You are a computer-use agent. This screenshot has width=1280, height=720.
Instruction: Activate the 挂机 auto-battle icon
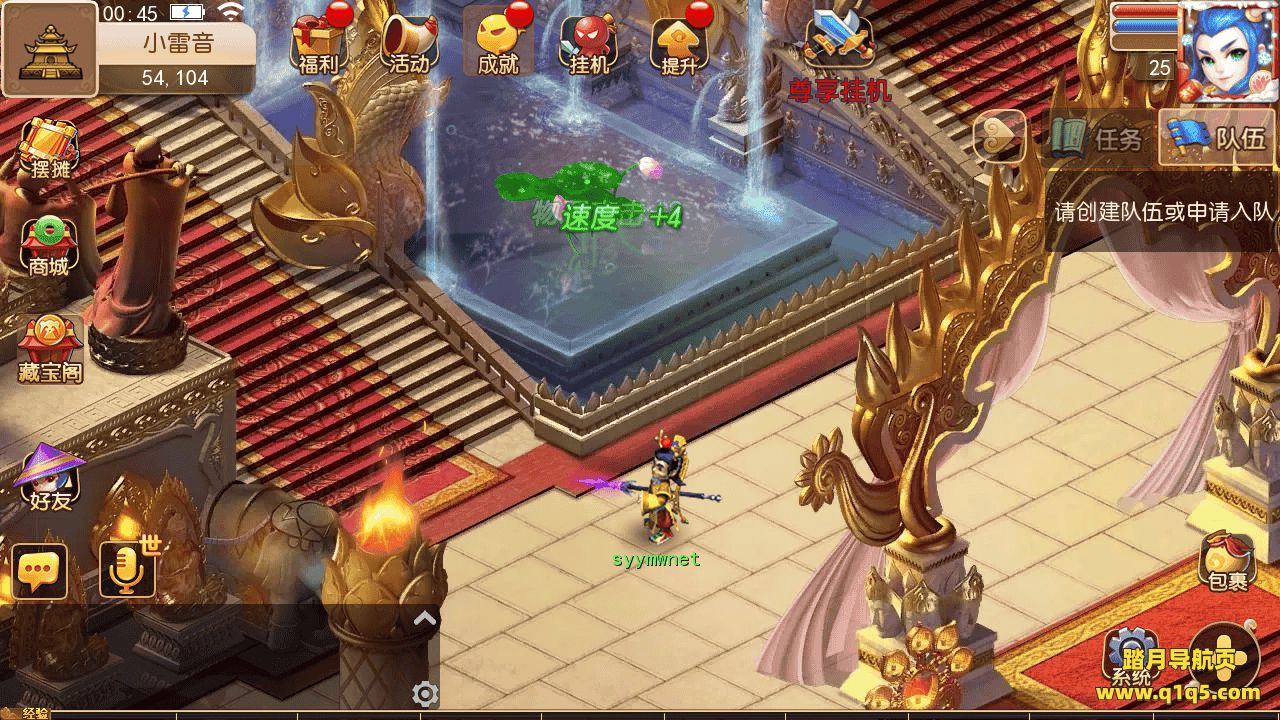pyautogui.click(x=589, y=44)
